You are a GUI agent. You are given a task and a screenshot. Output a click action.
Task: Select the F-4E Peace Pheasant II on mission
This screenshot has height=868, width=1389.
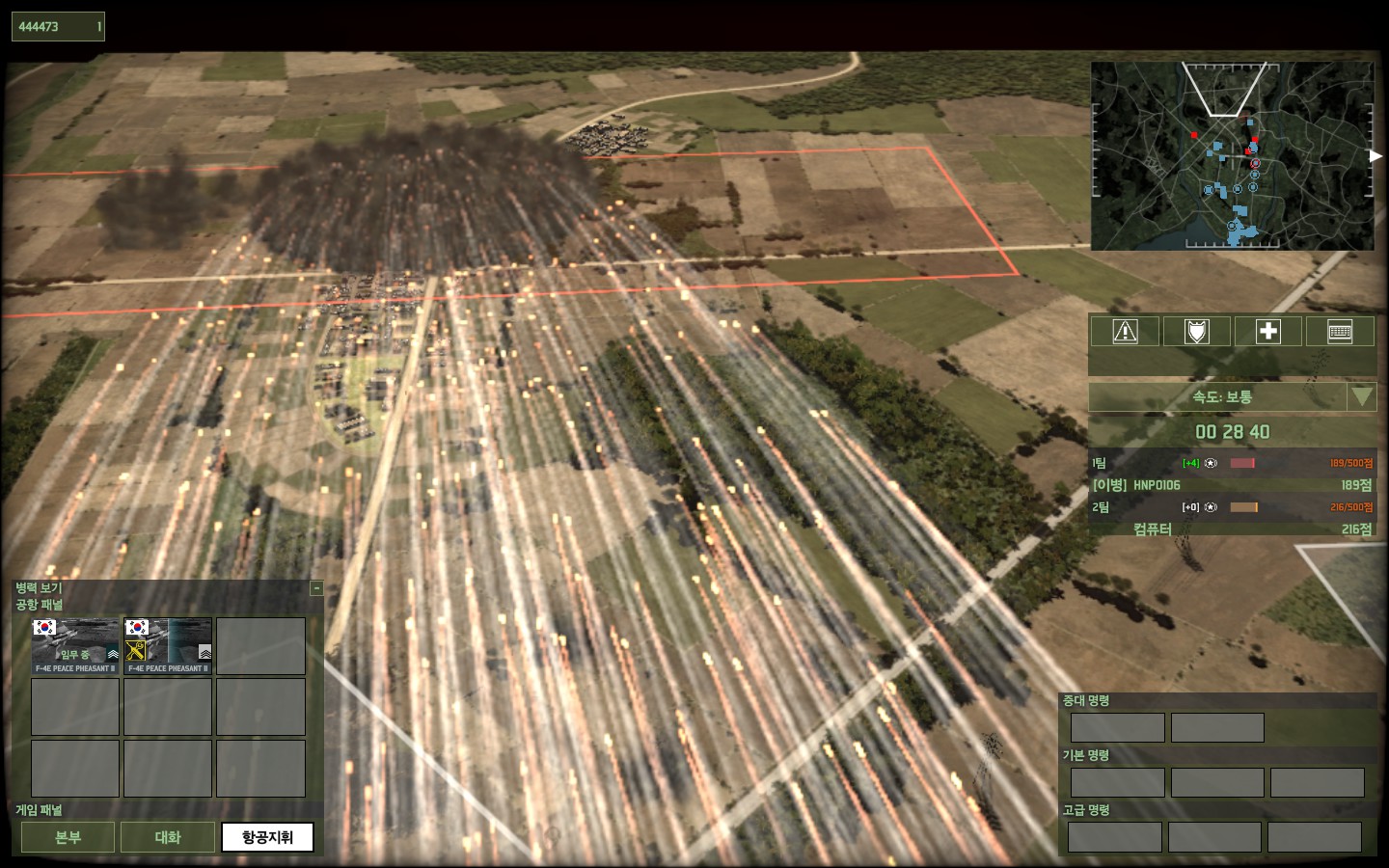tap(75, 645)
